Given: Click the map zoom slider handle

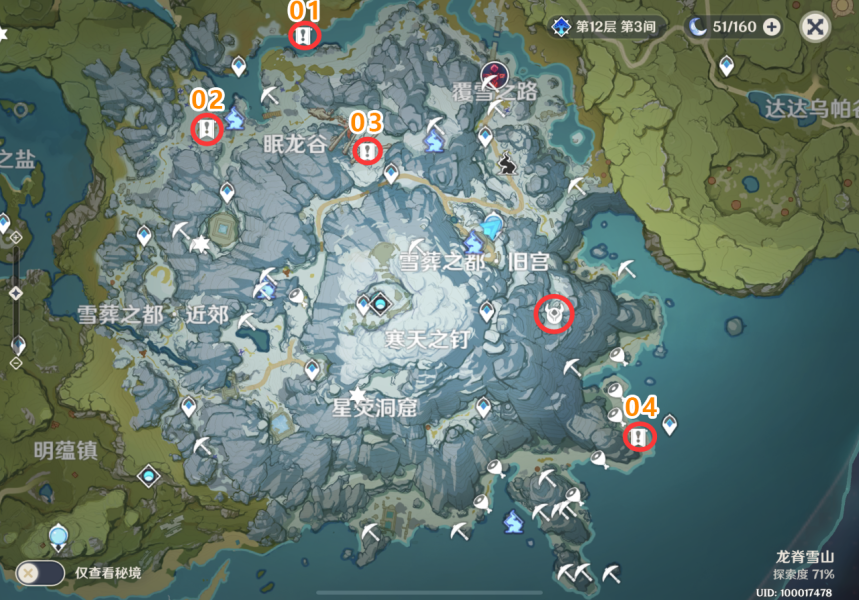Looking at the screenshot, I should pos(15,294).
